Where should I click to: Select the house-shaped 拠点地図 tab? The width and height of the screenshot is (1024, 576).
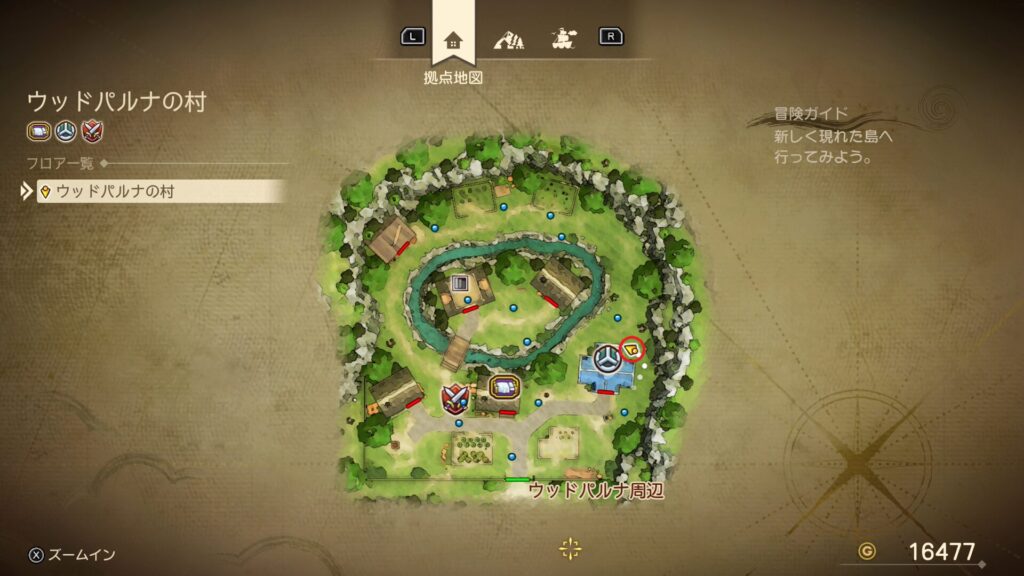click(453, 40)
